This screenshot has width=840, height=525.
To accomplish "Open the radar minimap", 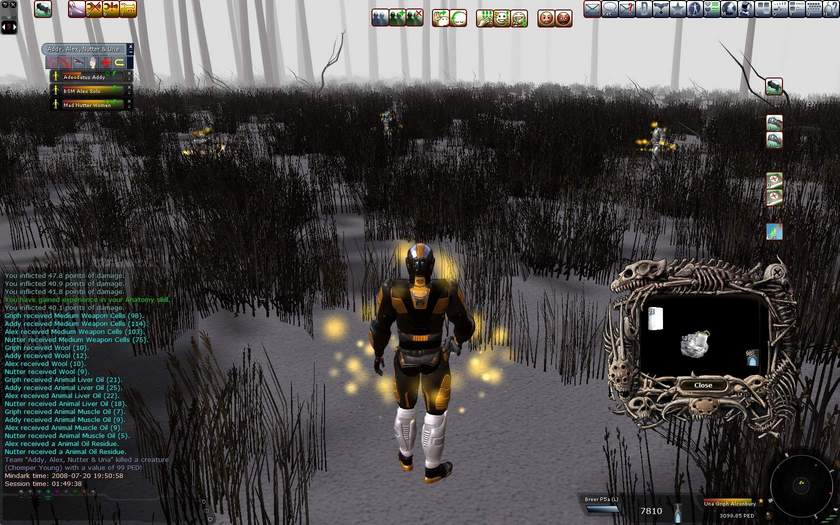I will [x=802, y=486].
